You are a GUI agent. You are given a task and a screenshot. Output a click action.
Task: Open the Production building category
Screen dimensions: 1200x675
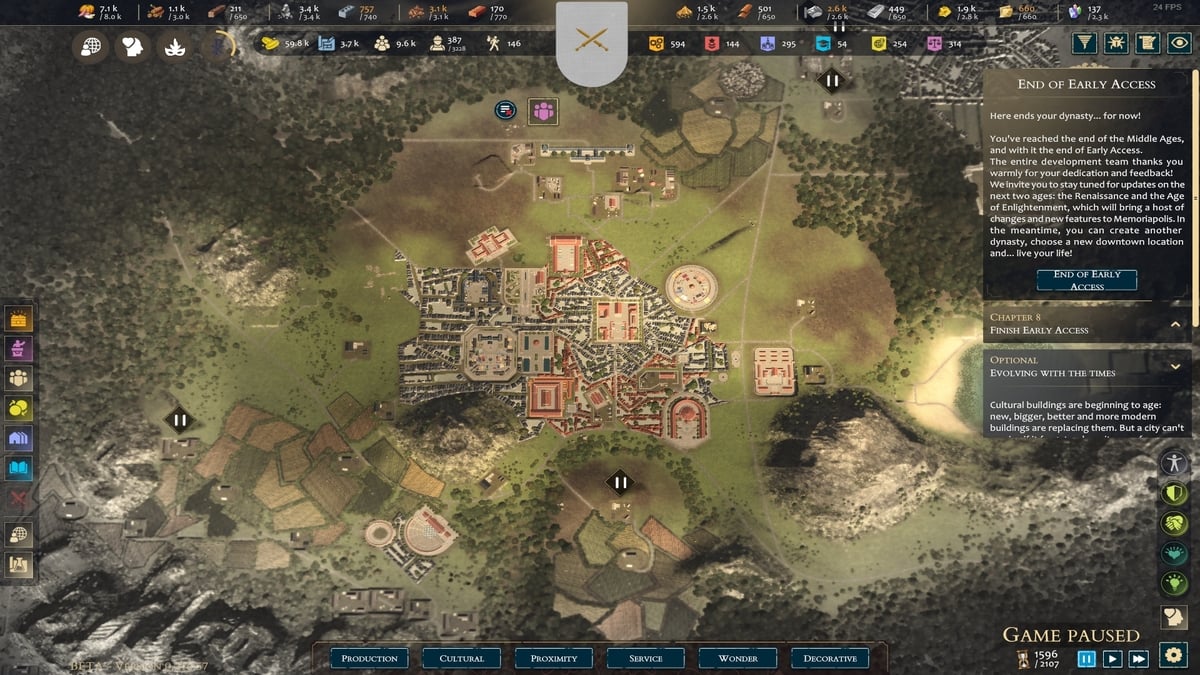[369, 658]
